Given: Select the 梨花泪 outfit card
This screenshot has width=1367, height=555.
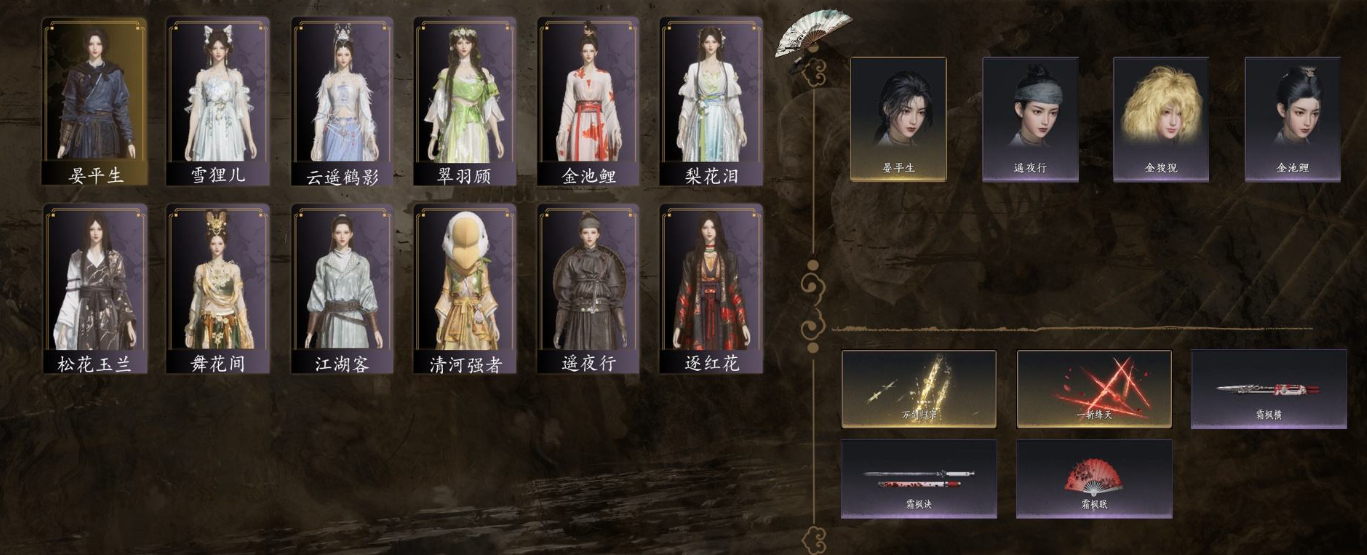Looking at the screenshot, I should (710, 101).
